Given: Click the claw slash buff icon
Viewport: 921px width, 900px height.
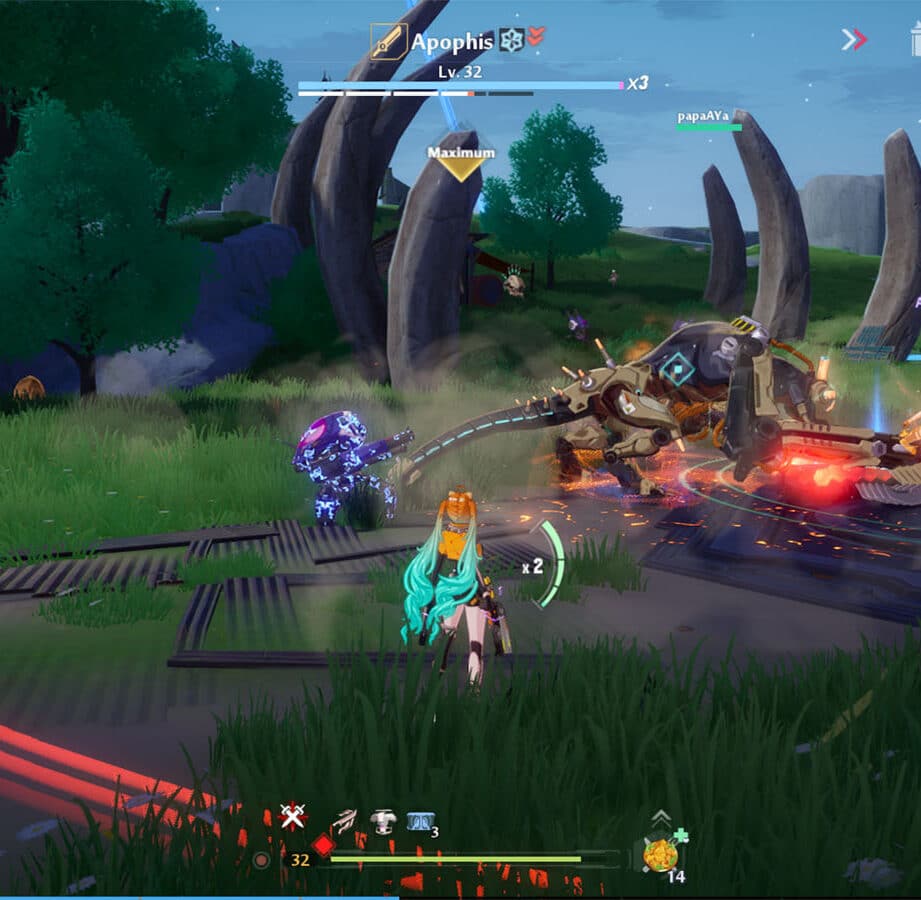Looking at the screenshot, I should coord(344,821).
